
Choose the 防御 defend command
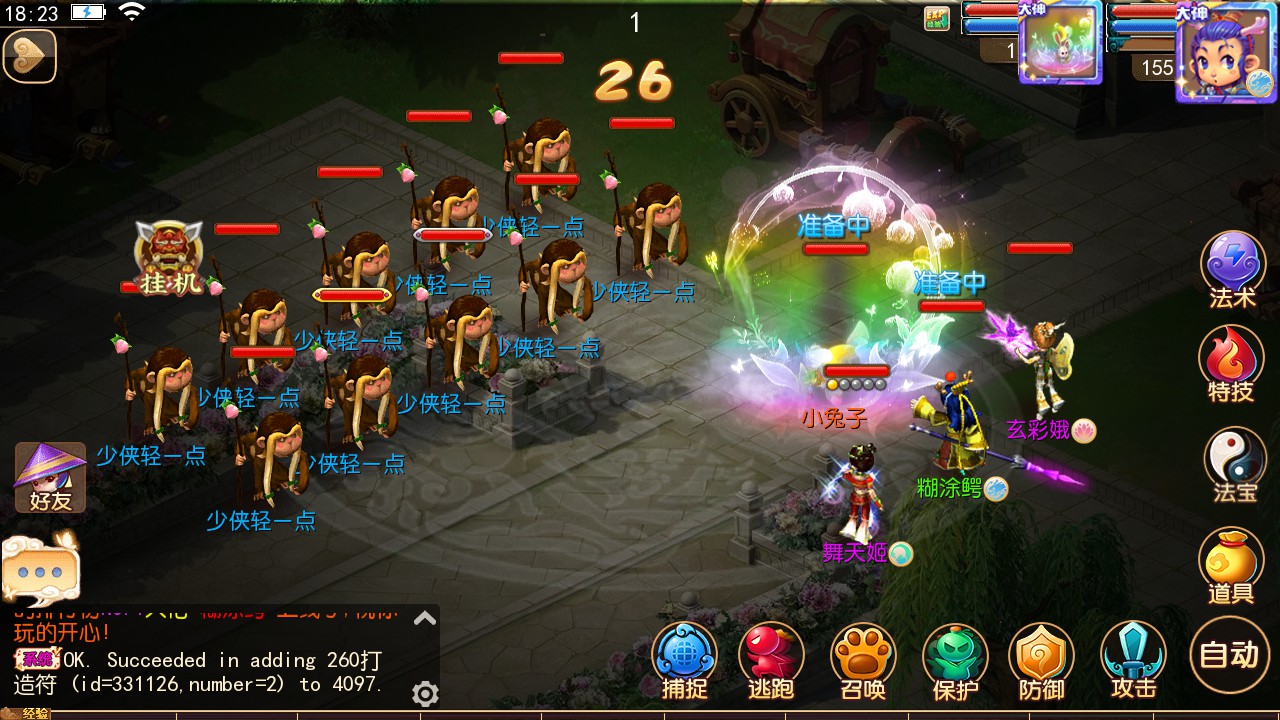pyautogui.click(x=1041, y=658)
